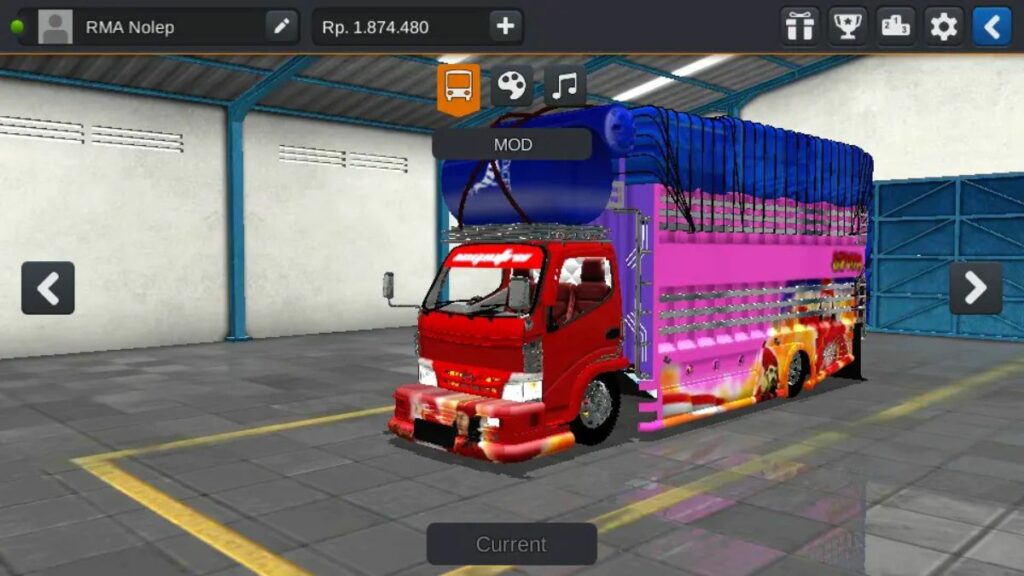
Task: Show the next vehicle with right arrow
Action: click(x=975, y=288)
